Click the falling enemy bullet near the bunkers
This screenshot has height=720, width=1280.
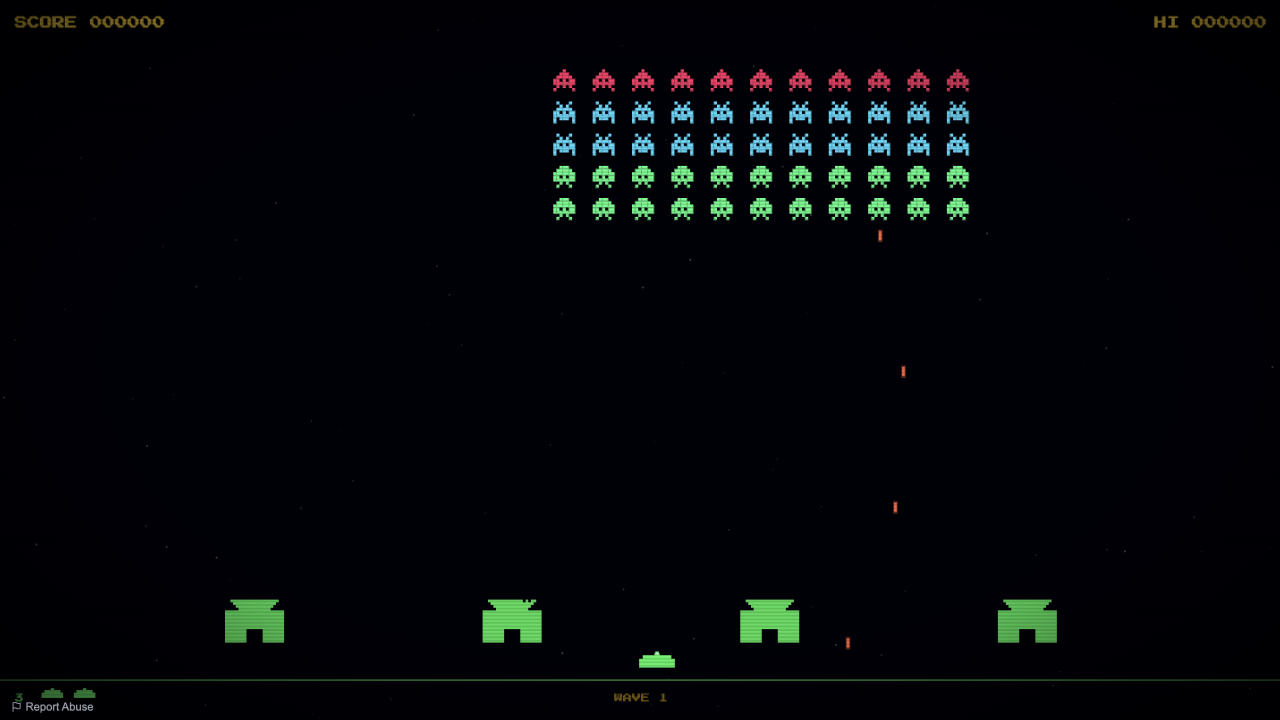(x=847, y=644)
